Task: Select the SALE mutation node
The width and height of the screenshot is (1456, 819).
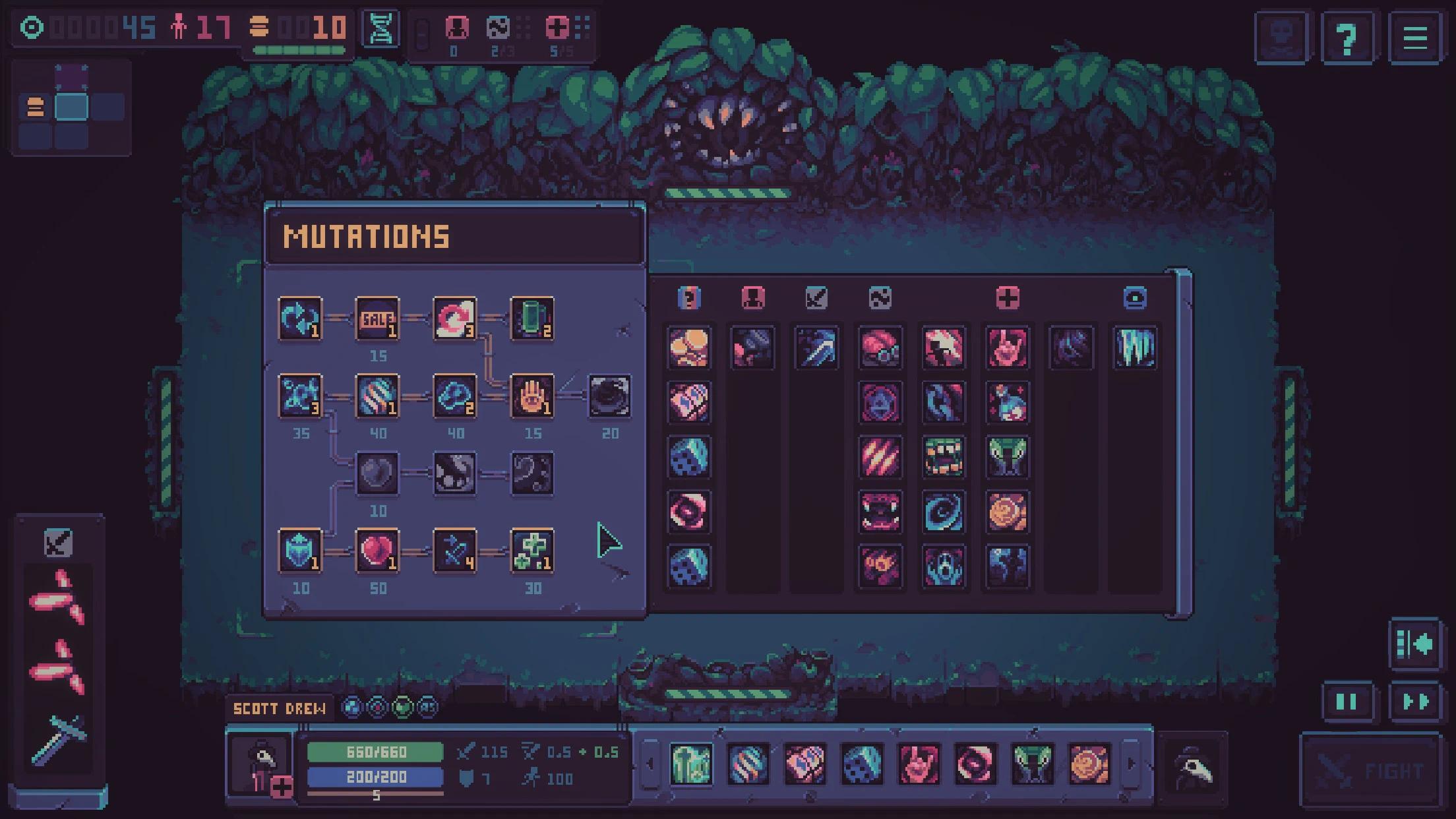Action: pyautogui.click(x=377, y=319)
